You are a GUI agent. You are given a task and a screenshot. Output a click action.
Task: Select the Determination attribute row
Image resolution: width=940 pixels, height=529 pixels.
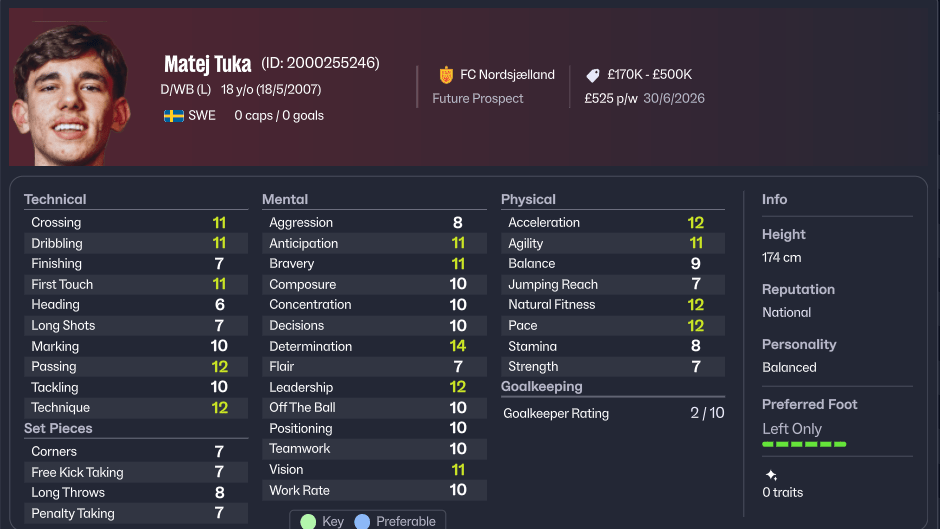pyautogui.click(x=373, y=346)
